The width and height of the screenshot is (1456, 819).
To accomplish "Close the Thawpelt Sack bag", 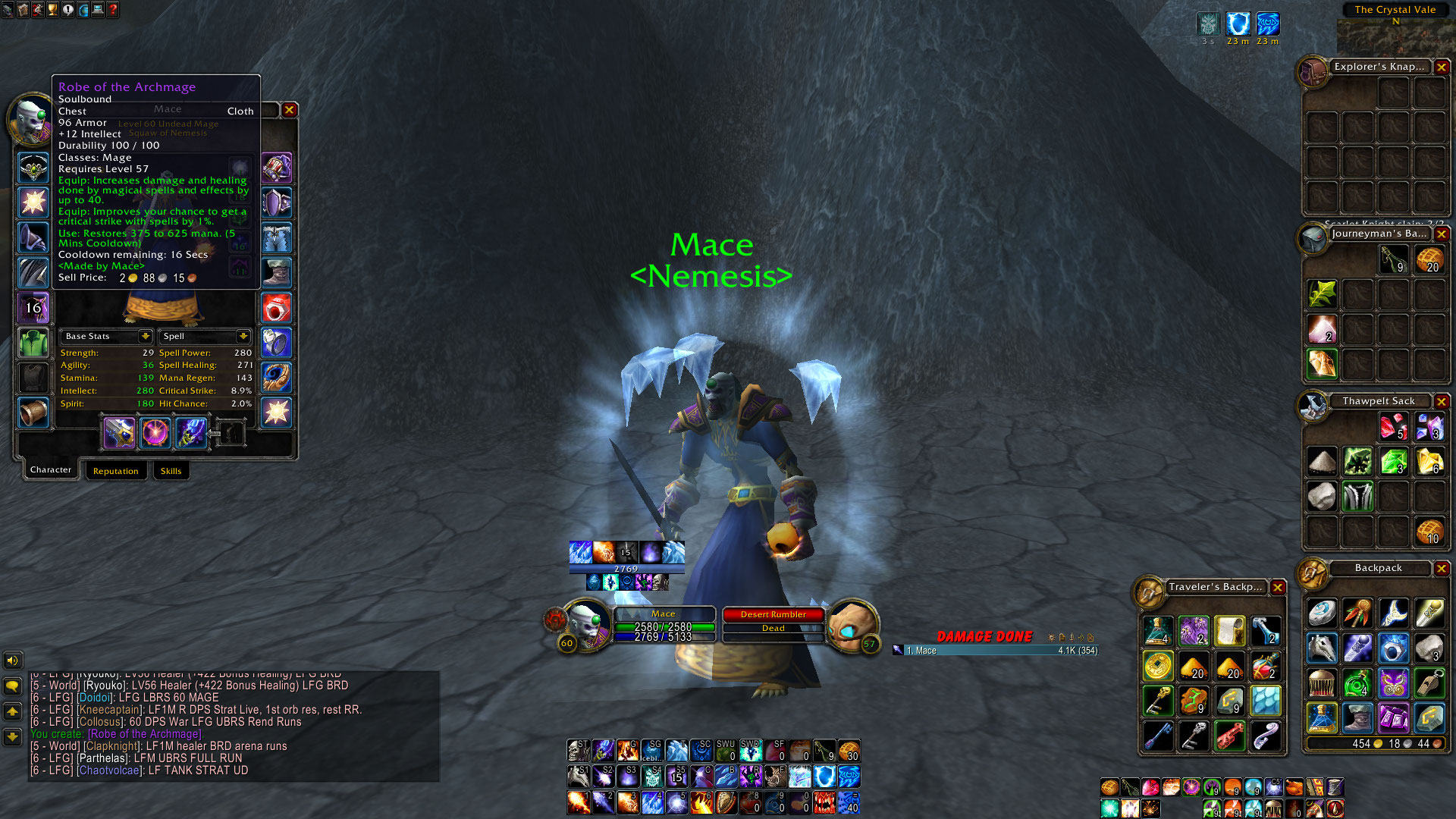I will point(1441,401).
